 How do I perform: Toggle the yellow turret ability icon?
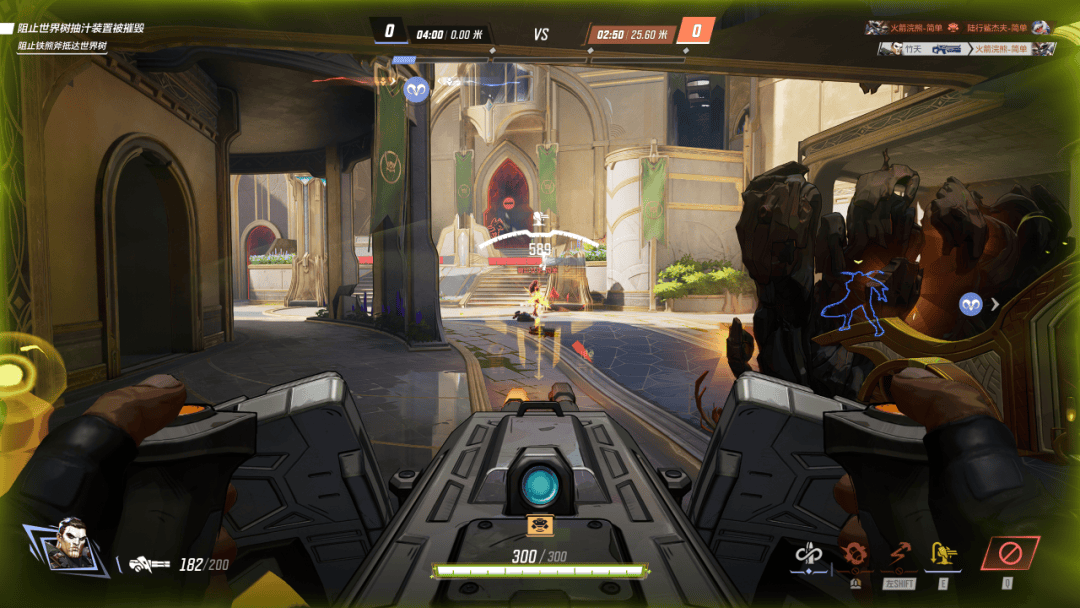[941, 553]
